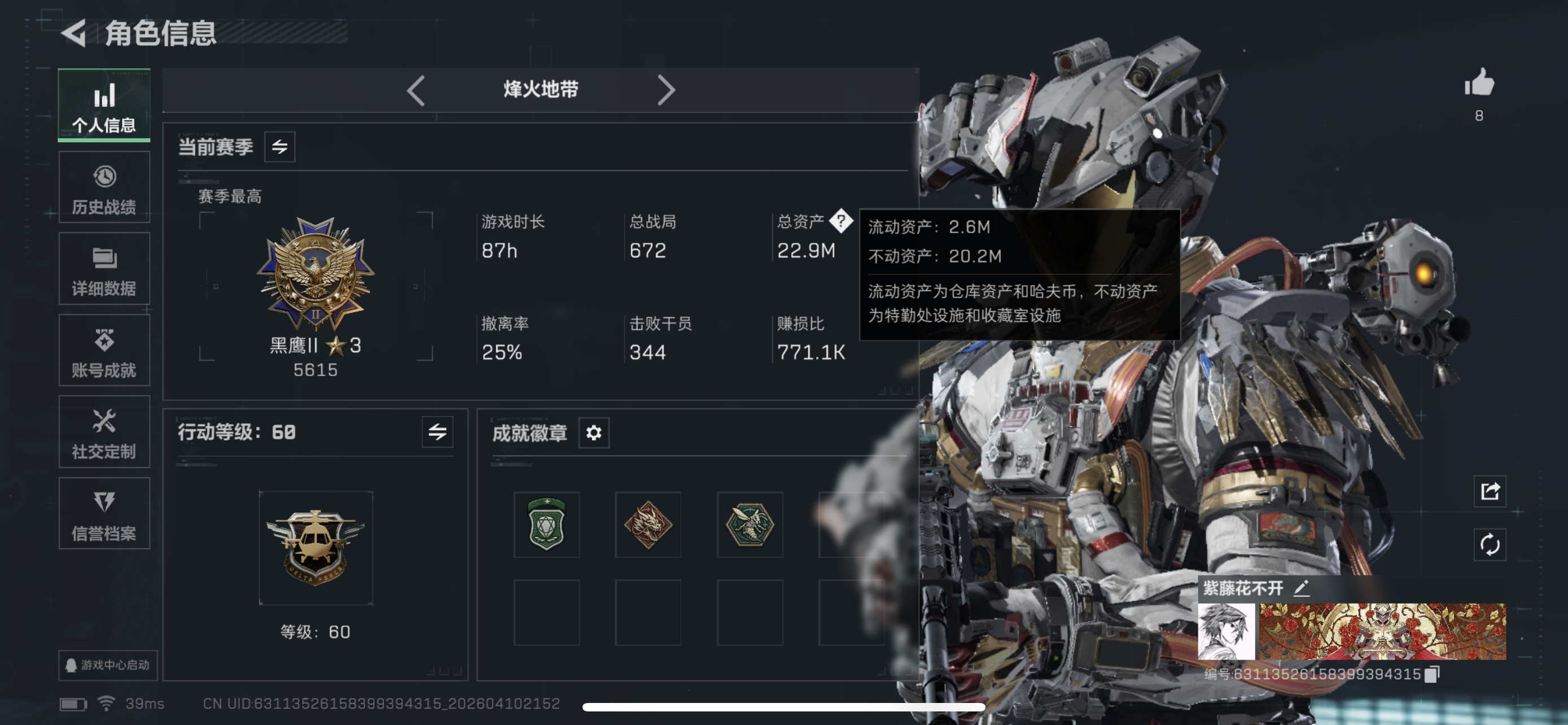Image resolution: width=1568 pixels, height=725 pixels.
Task: Select the 社交定制 sidebar icon
Action: pyautogui.click(x=104, y=432)
